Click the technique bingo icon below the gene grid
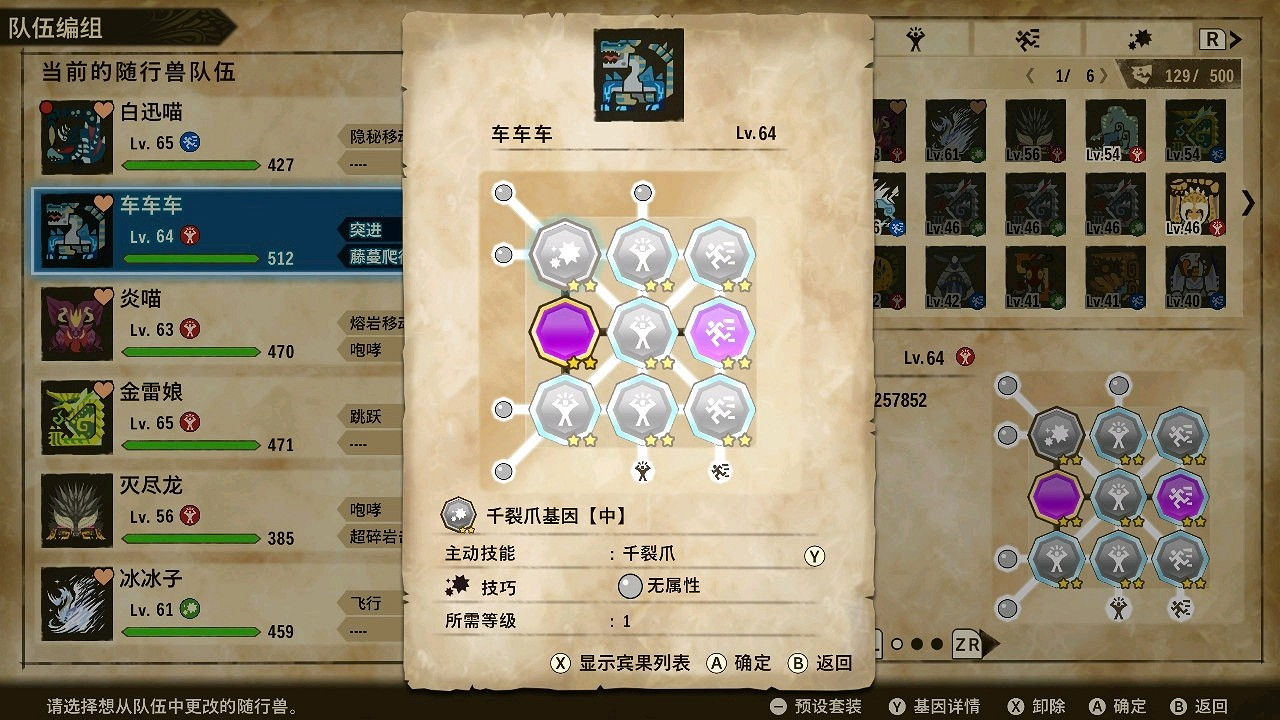 click(x=722, y=470)
